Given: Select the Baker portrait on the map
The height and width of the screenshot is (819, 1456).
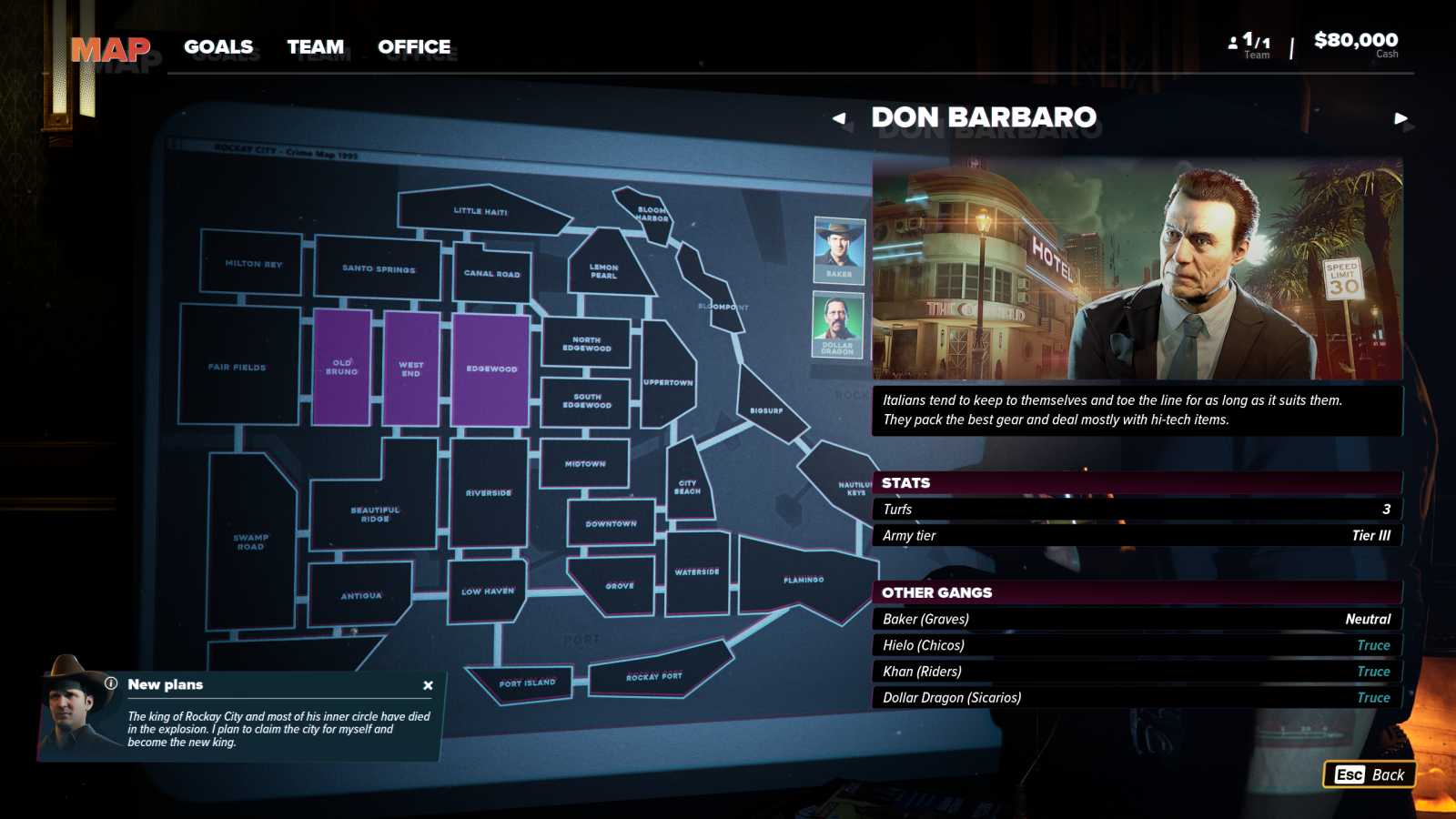Looking at the screenshot, I should tap(838, 249).
